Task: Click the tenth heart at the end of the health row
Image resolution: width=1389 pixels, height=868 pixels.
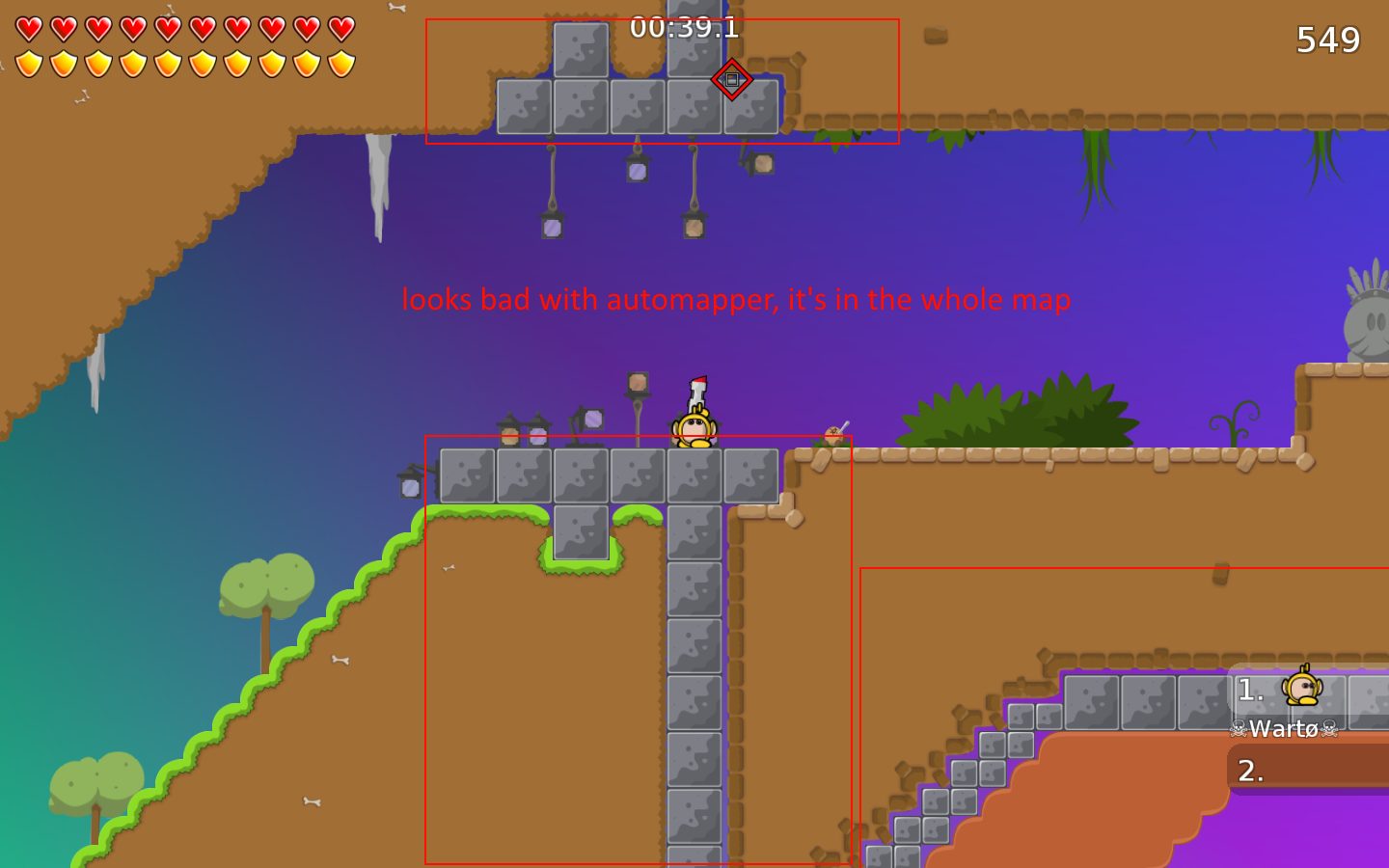Action: tap(340, 29)
